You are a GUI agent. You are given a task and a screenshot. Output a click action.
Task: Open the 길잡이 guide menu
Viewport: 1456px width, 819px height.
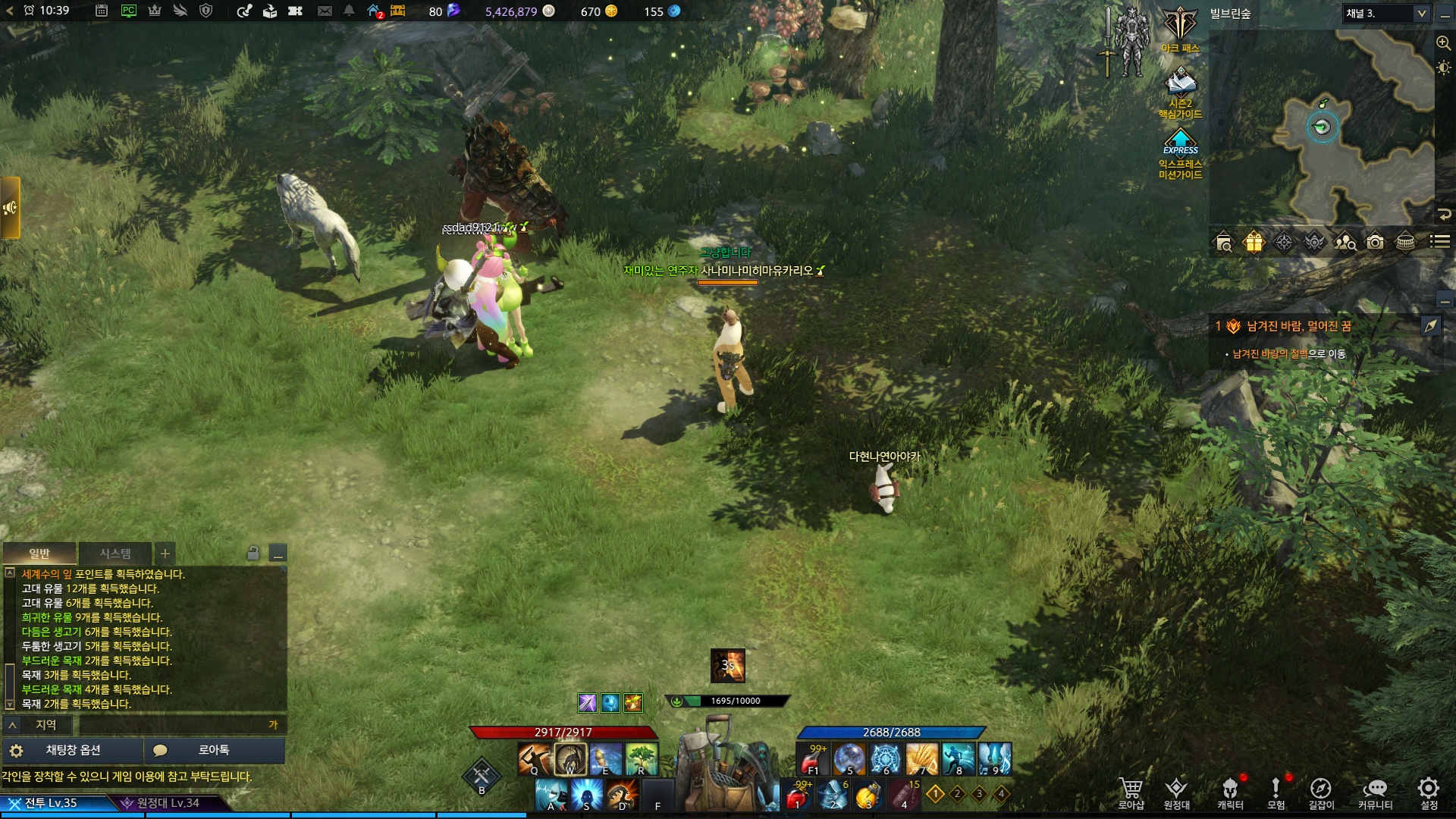1321,792
